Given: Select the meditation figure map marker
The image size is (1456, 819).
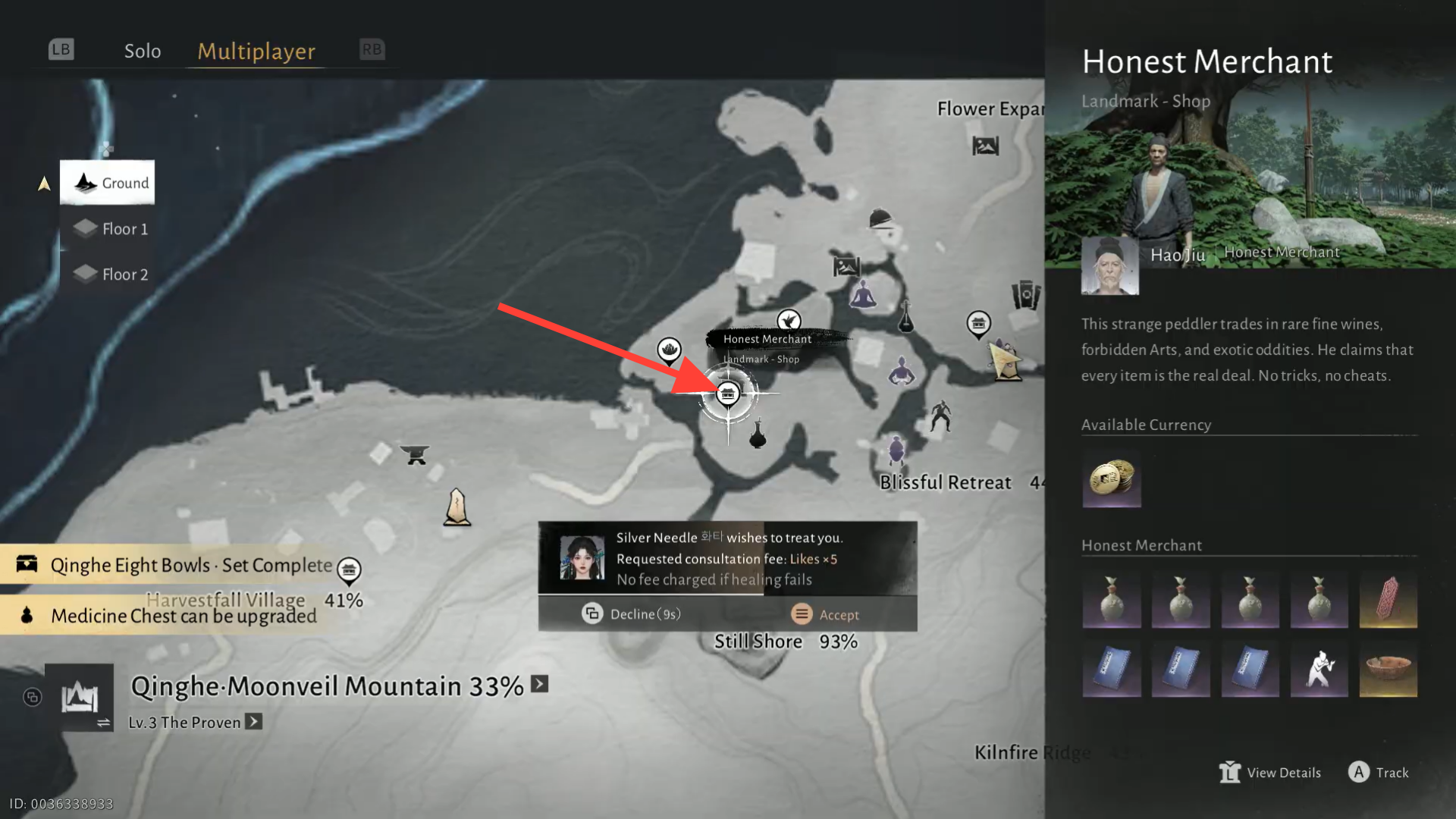Looking at the screenshot, I should 862,295.
